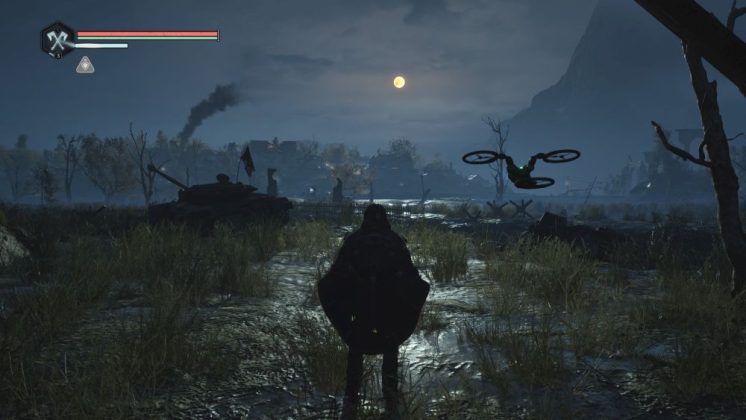
Task: Click the crossed axes hexagon emblem
Action: click(57, 39)
